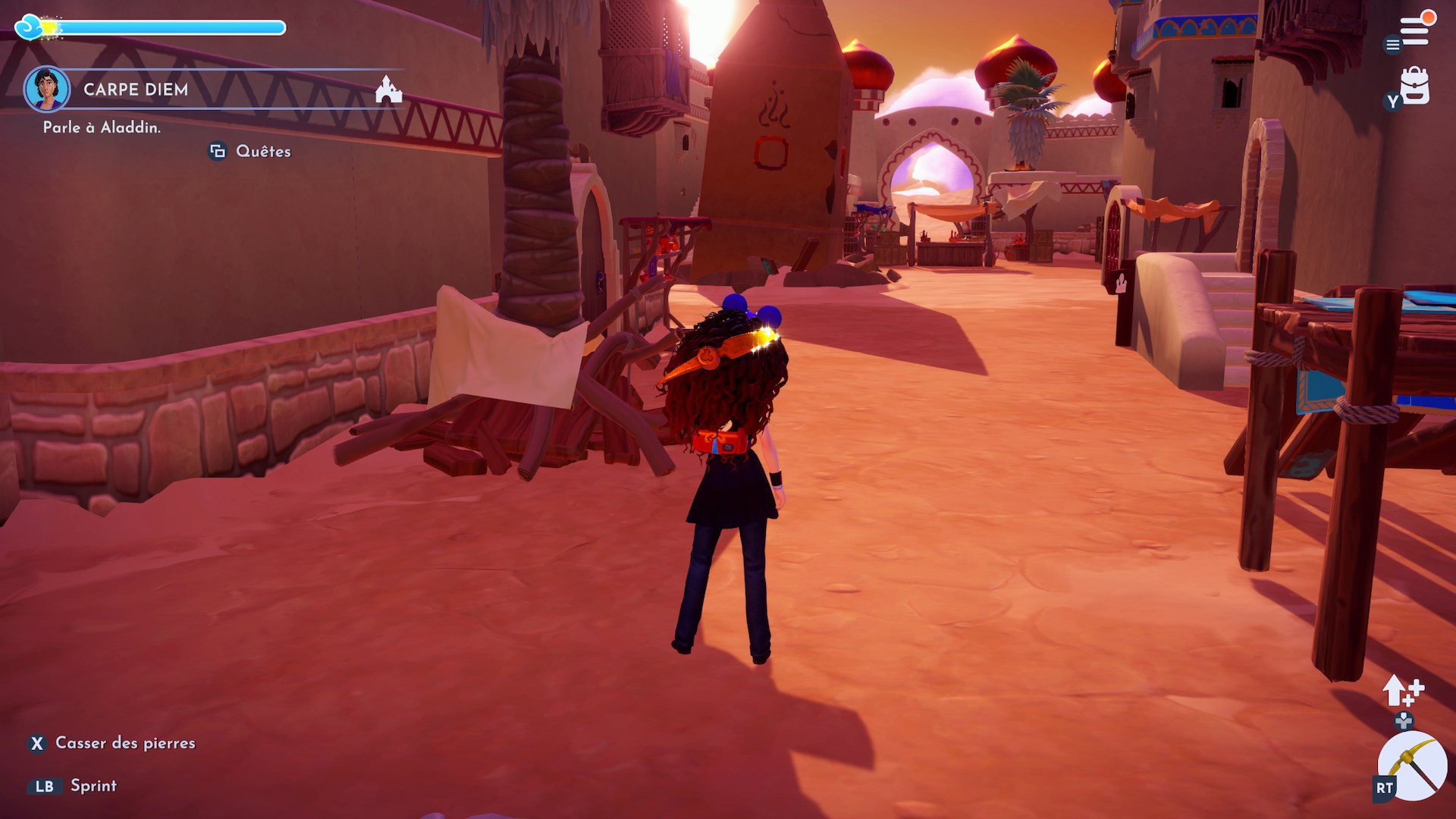Open the backpack inventory
1456x819 pixels.
(x=1414, y=86)
